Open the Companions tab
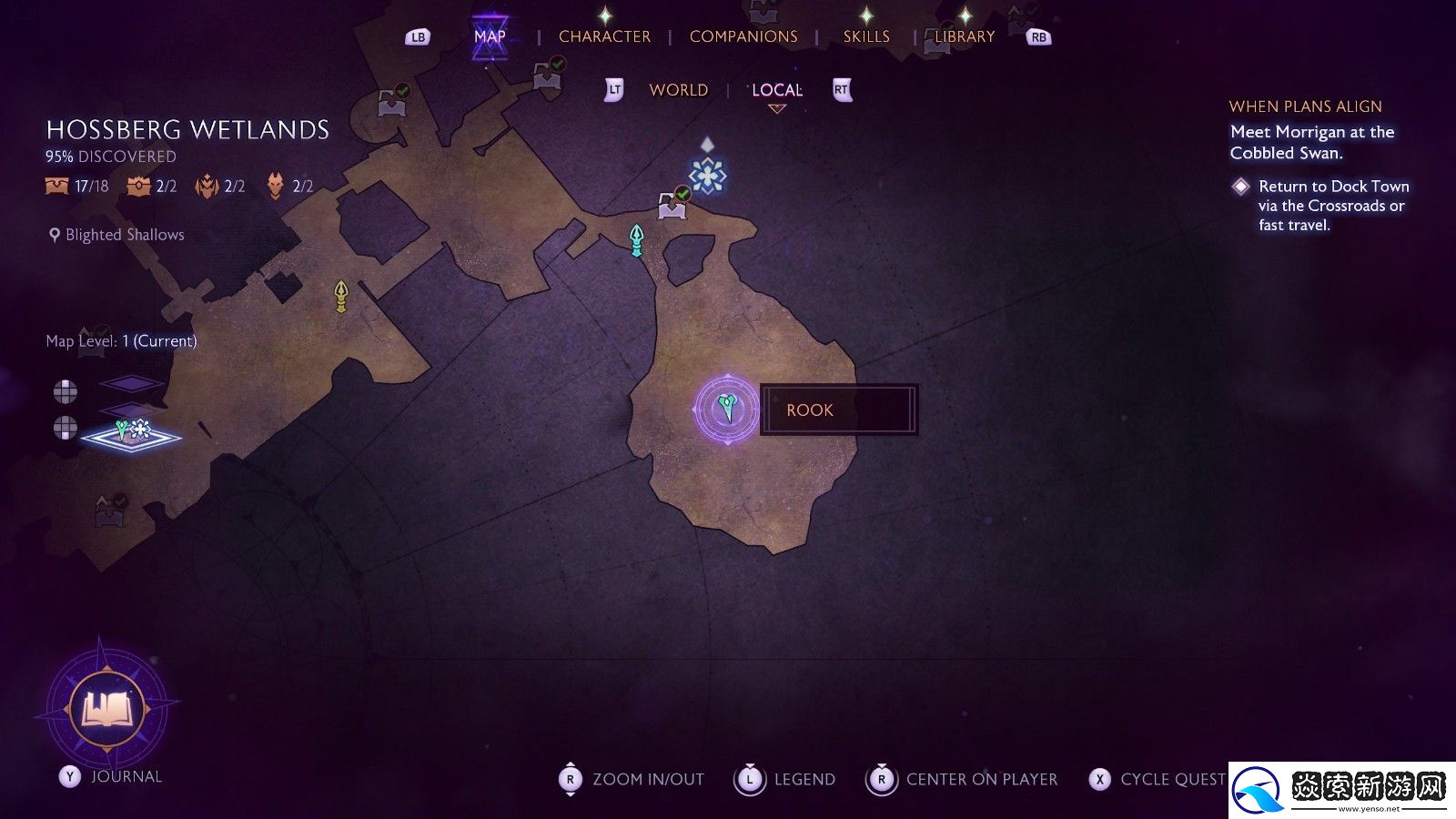The height and width of the screenshot is (819, 1456). (743, 36)
